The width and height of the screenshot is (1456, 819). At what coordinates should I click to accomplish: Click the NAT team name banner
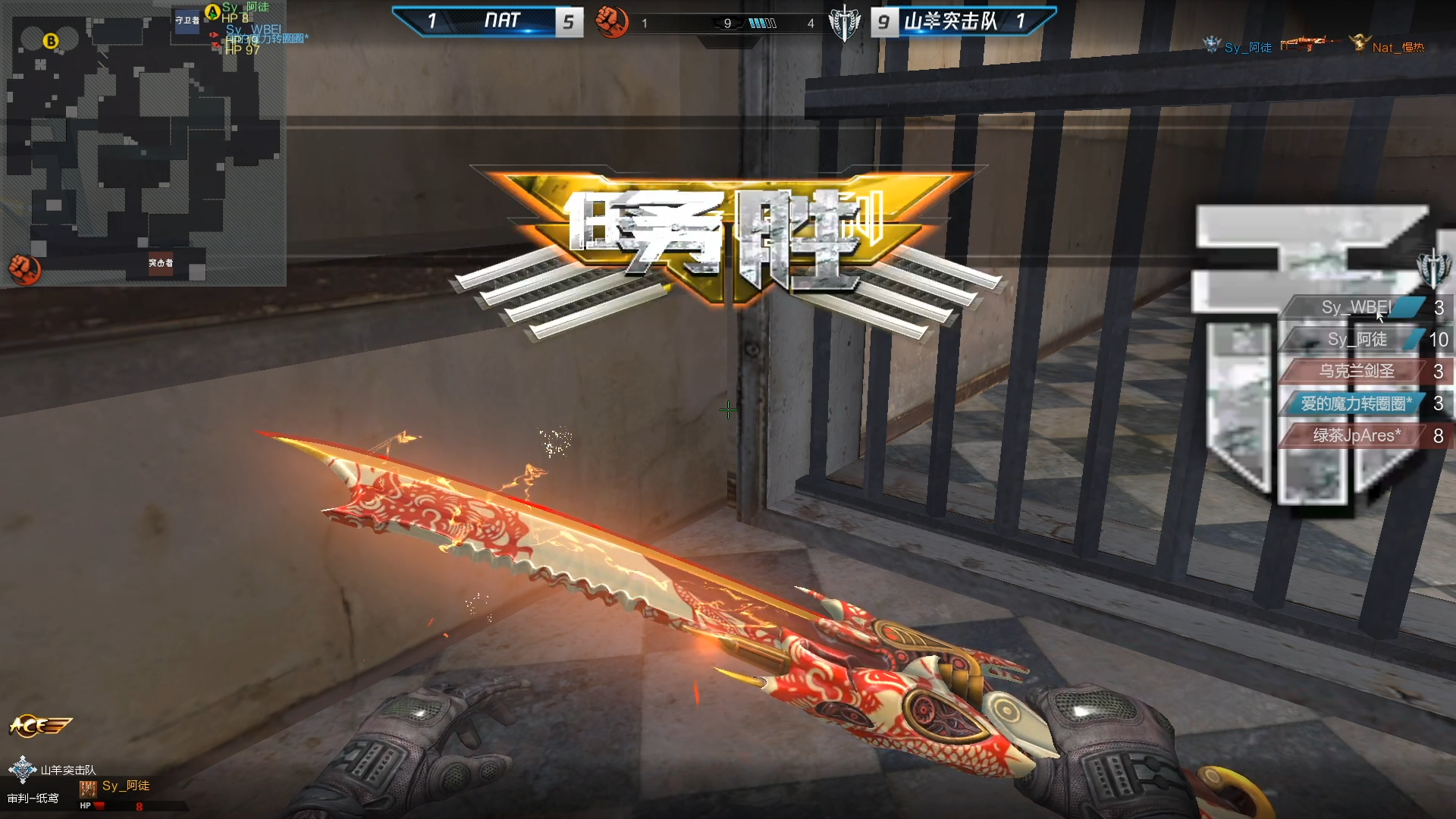[x=501, y=20]
